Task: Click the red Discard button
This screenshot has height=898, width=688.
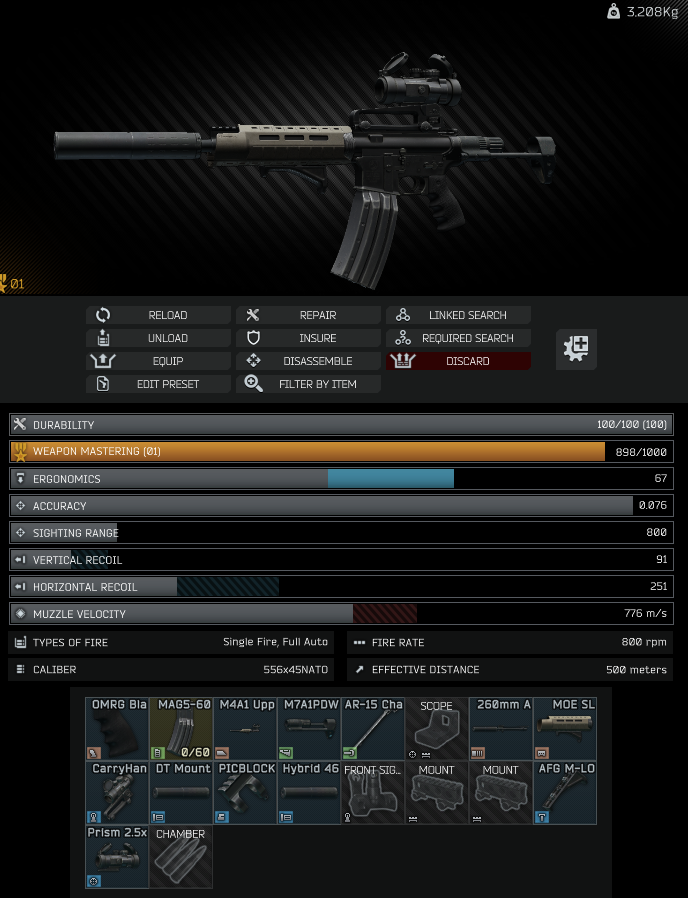Action: 458,361
